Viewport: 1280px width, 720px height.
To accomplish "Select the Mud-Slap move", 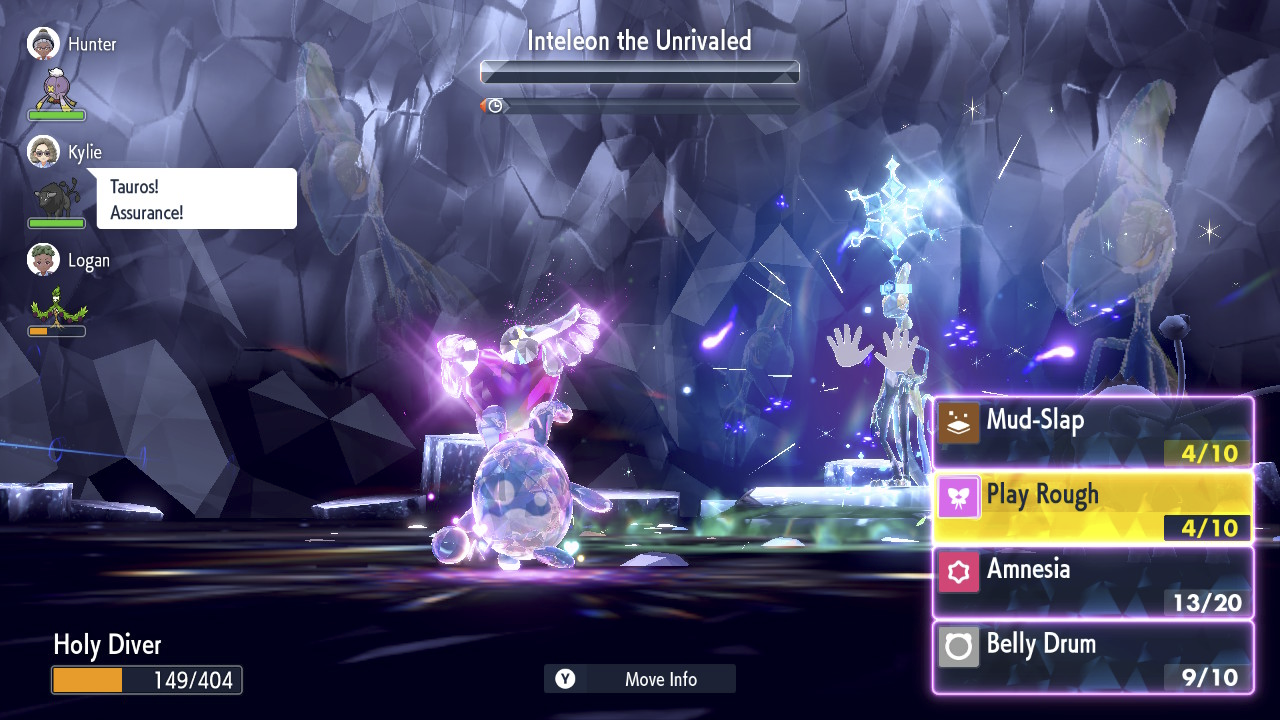I will coord(1092,432).
